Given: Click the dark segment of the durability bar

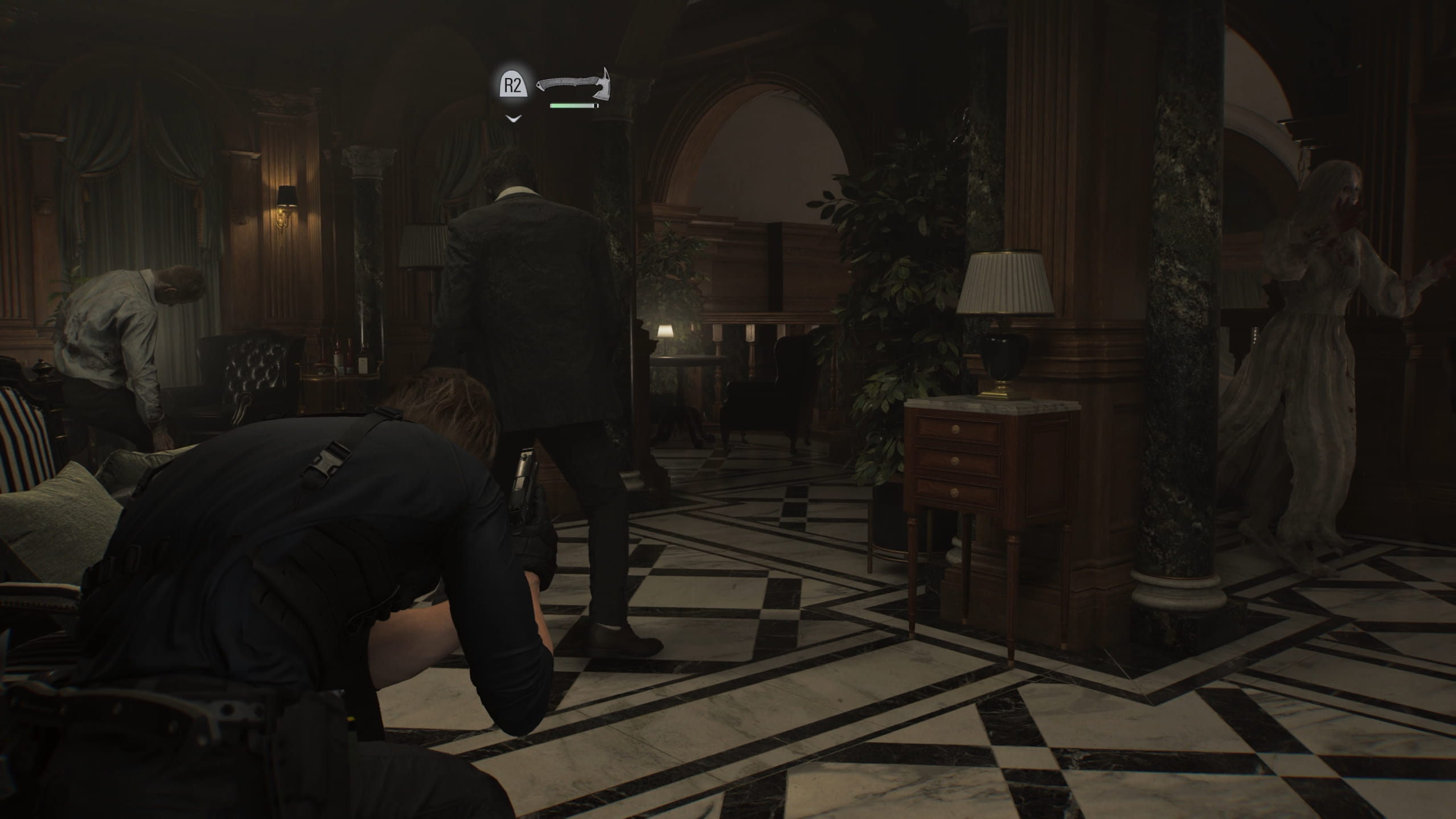Looking at the screenshot, I should point(596,107).
